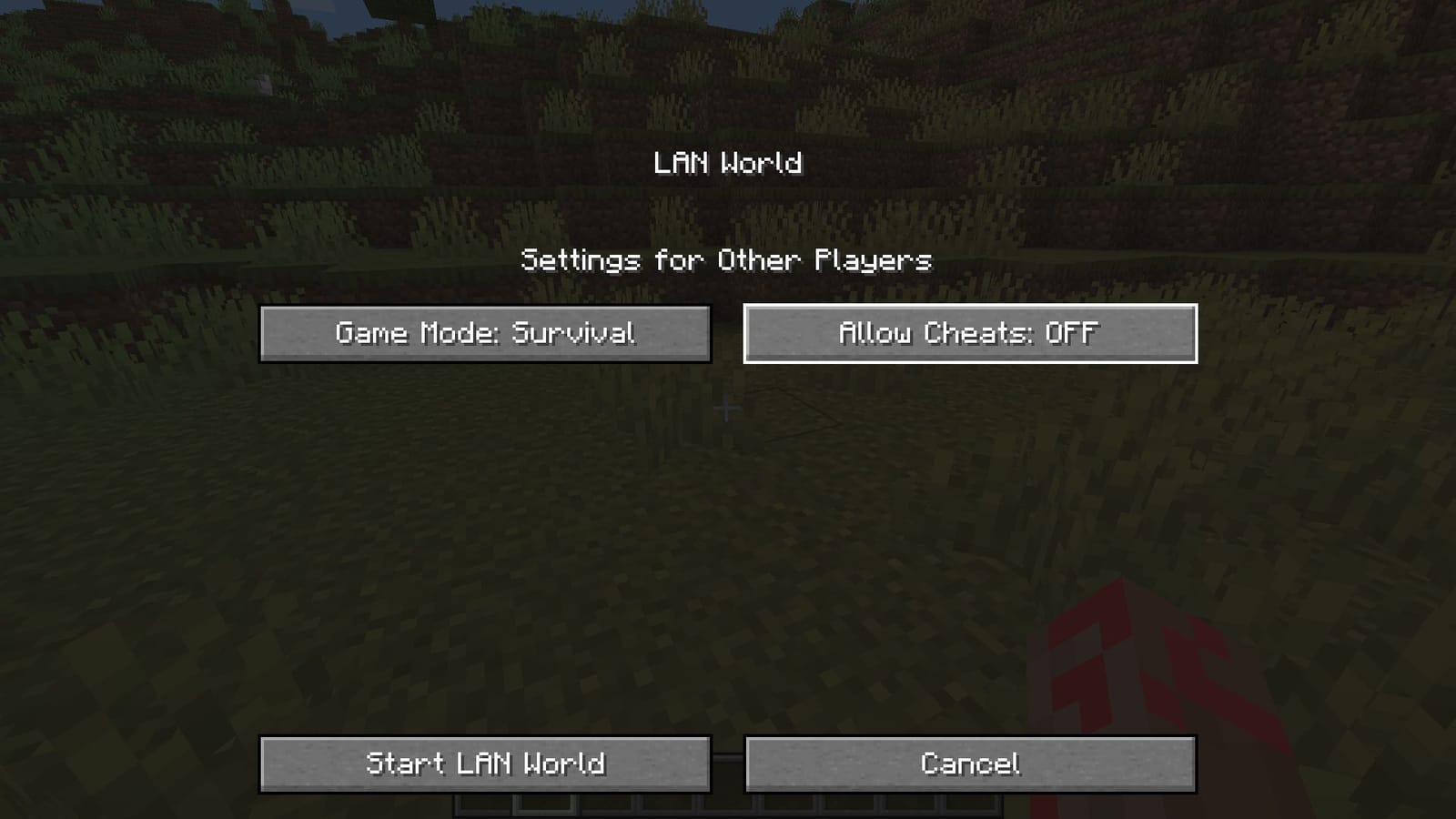The height and width of the screenshot is (819, 1456).
Task: Click the Game Mode: Survival button
Action: (x=487, y=333)
